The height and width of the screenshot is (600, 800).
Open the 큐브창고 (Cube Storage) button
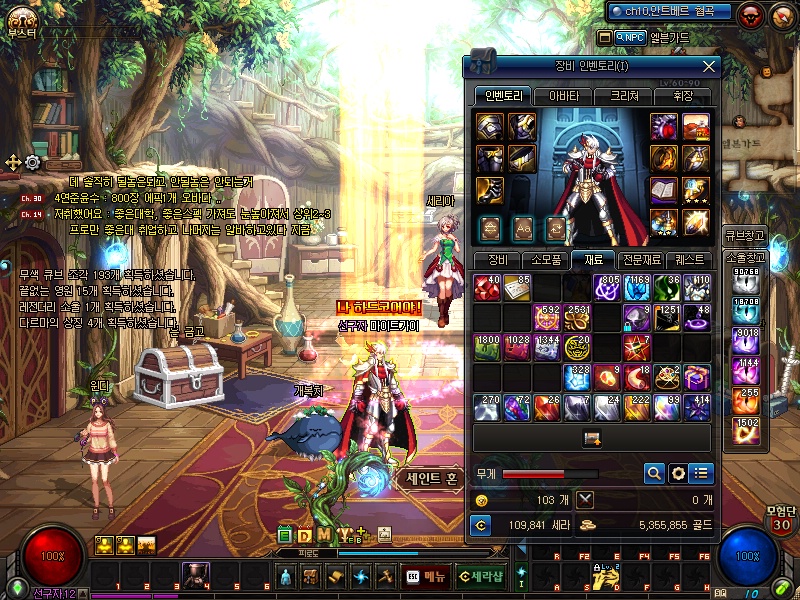tap(745, 237)
